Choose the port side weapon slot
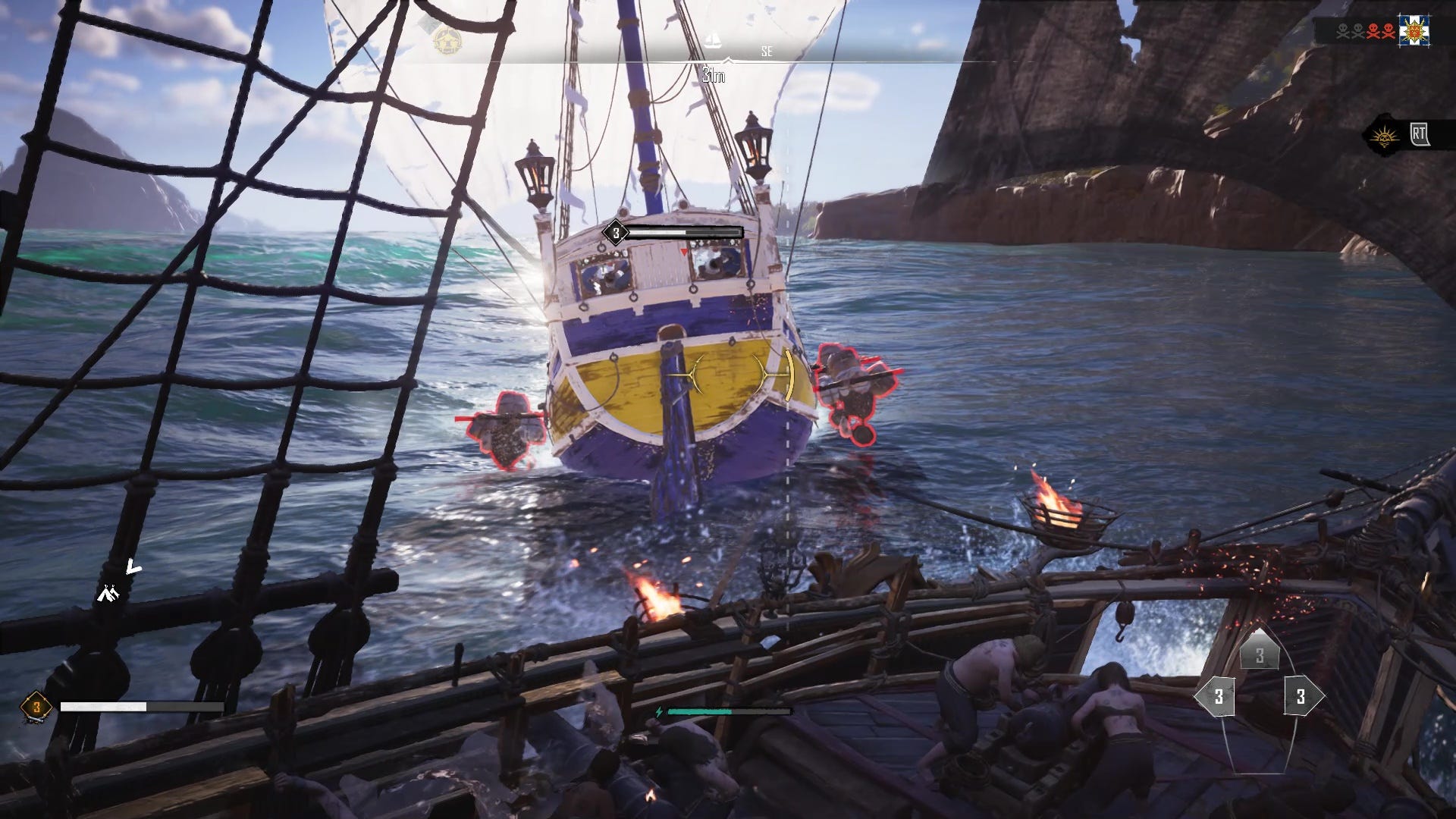The height and width of the screenshot is (819, 1456). (1219, 696)
